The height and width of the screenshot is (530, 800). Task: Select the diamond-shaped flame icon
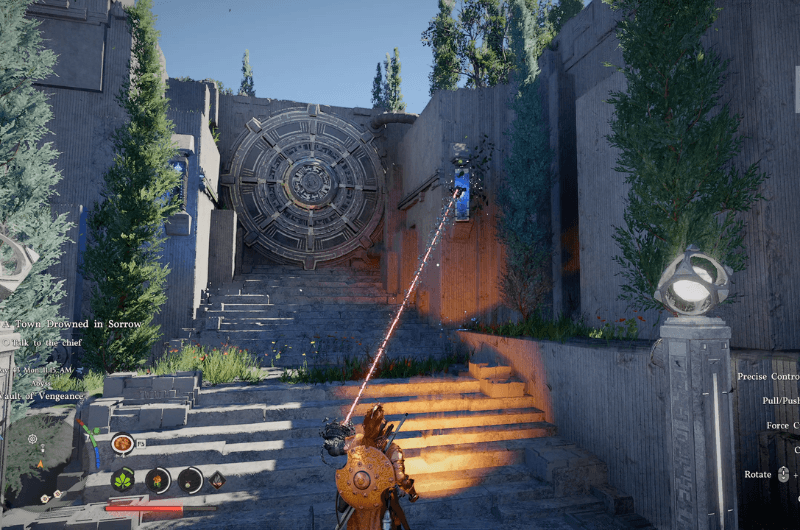coord(217,480)
